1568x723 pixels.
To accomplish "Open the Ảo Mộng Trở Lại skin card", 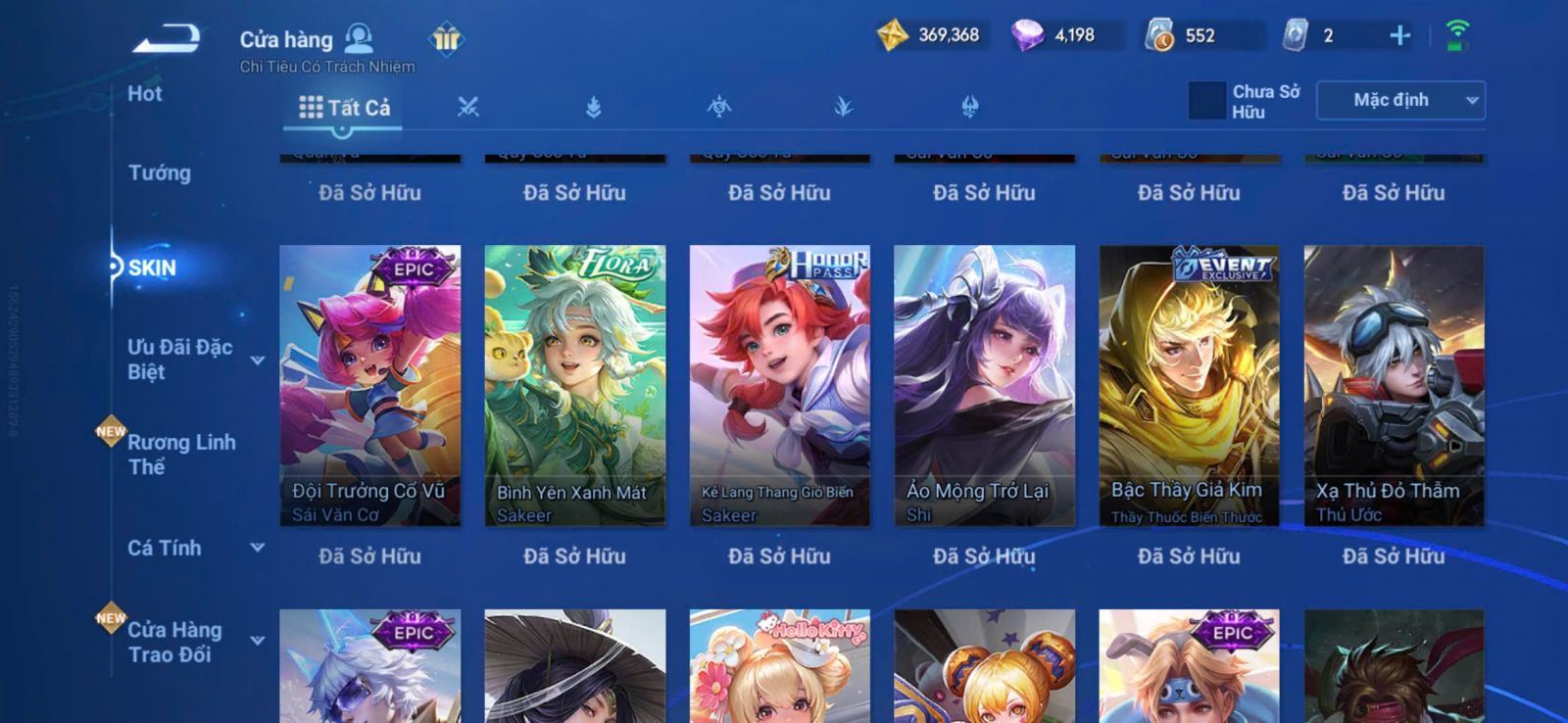I will (x=984, y=385).
